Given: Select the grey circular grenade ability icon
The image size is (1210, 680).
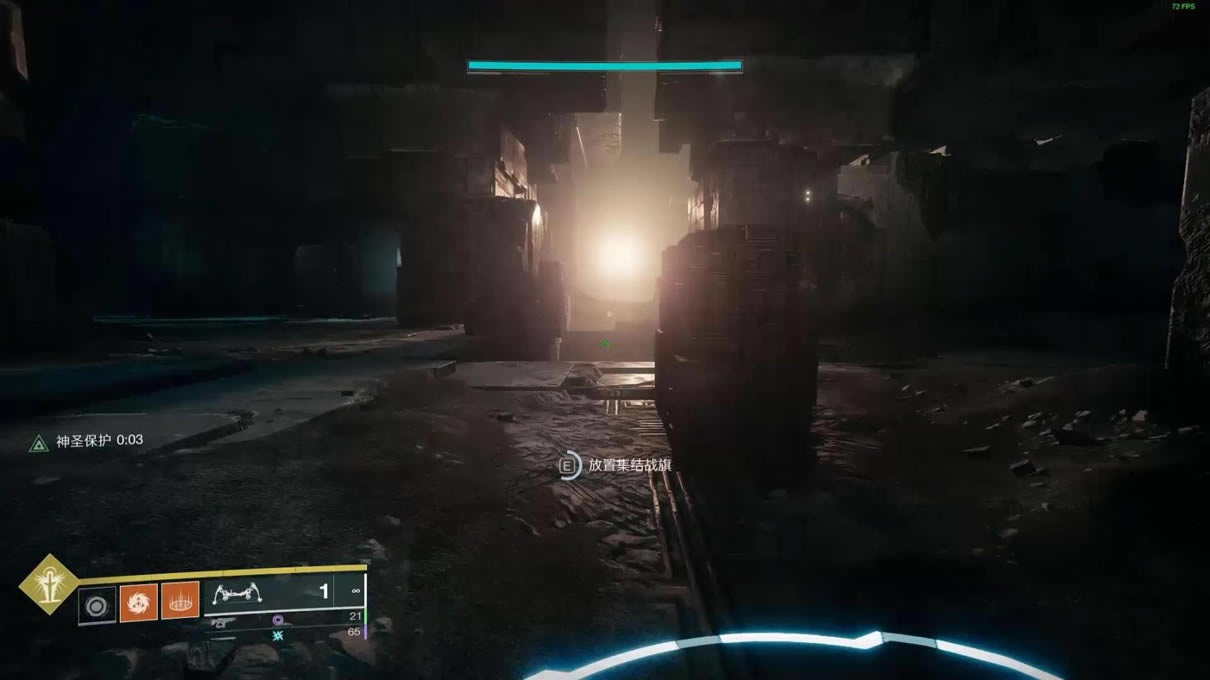Looking at the screenshot, I should point(97,604).
